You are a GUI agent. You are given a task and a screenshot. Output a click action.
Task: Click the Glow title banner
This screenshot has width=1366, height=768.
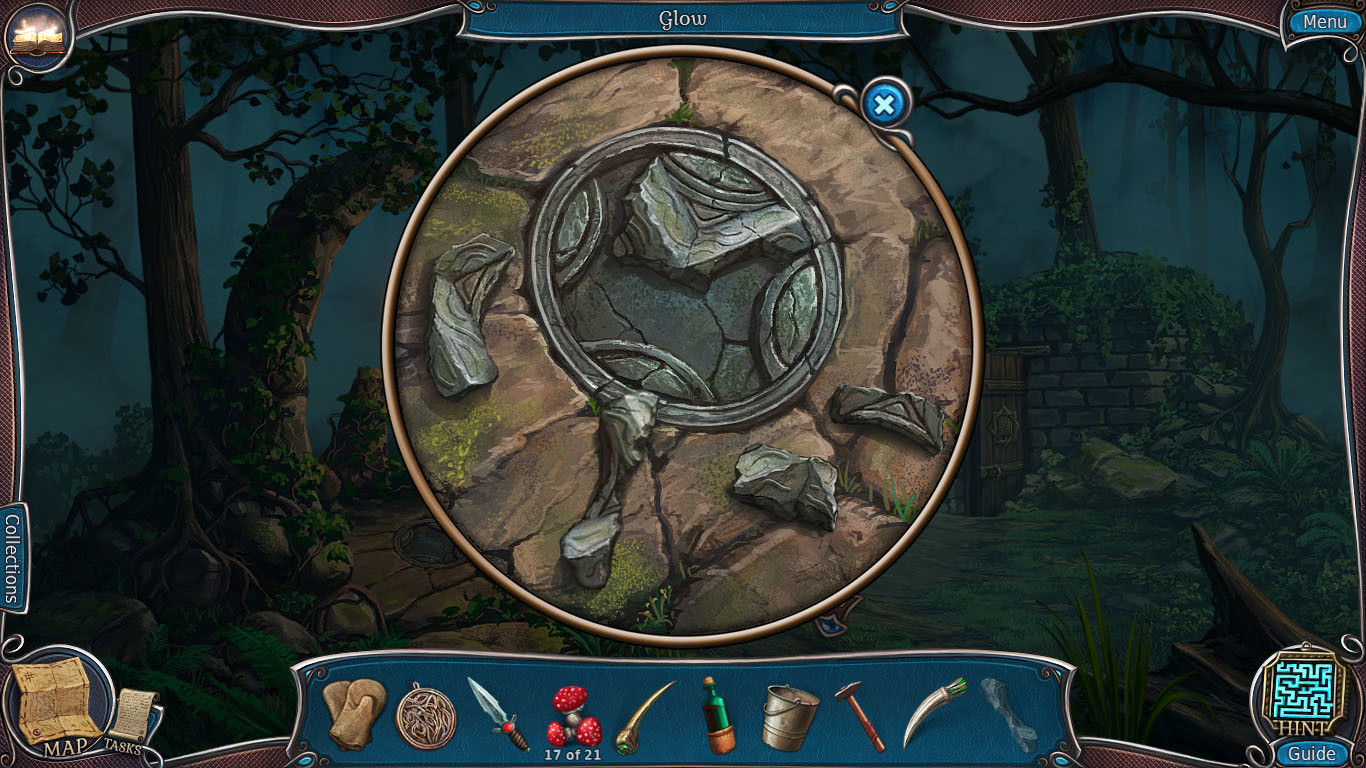click(682, 18)
